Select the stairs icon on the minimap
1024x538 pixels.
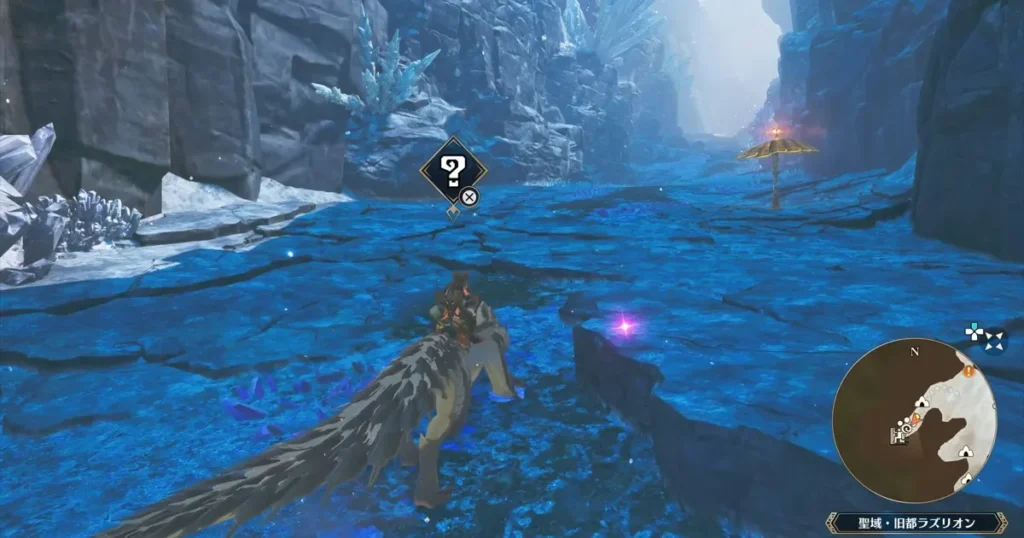tap(897, 435)
